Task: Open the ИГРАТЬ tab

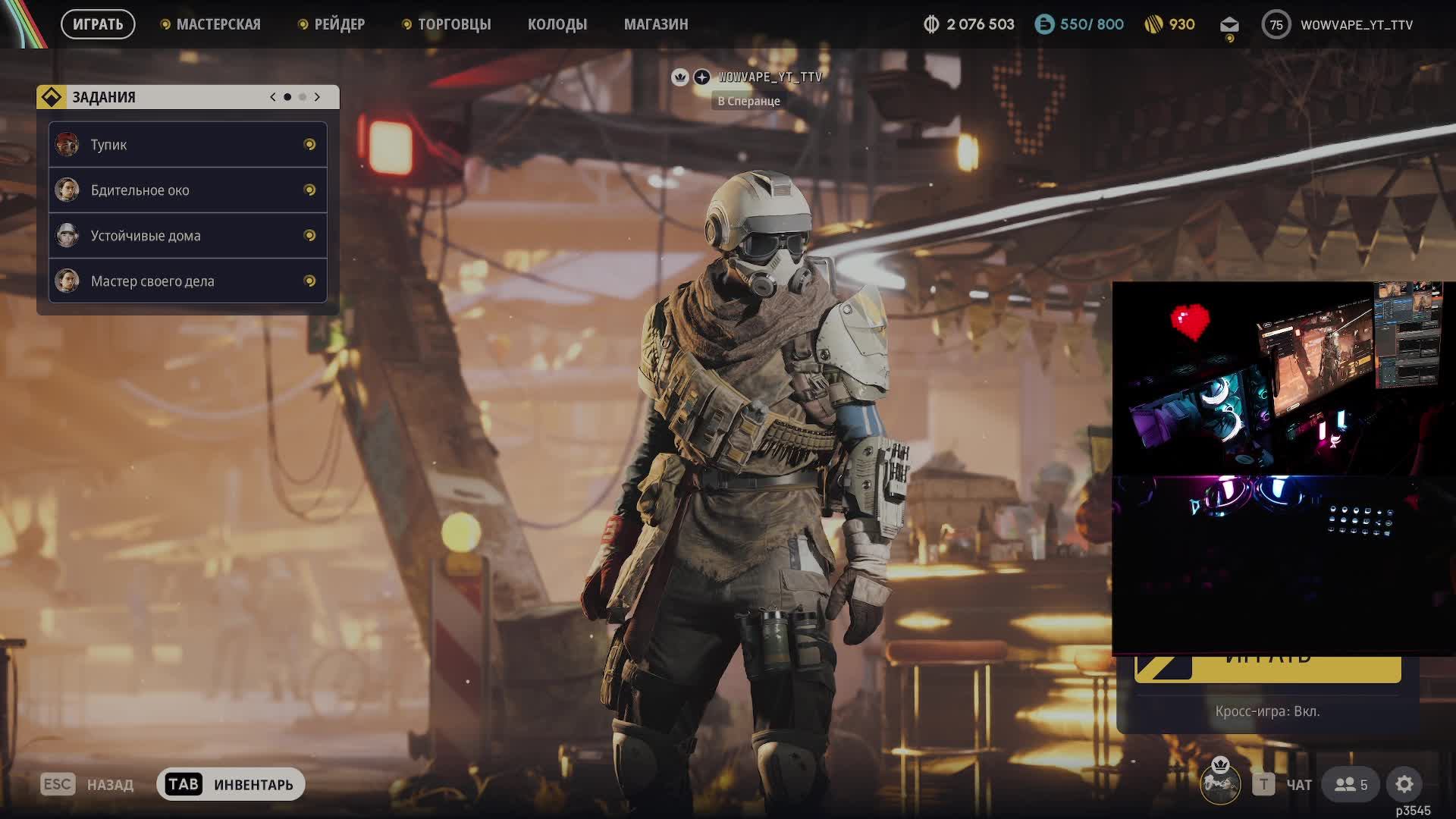Action: 98,24
